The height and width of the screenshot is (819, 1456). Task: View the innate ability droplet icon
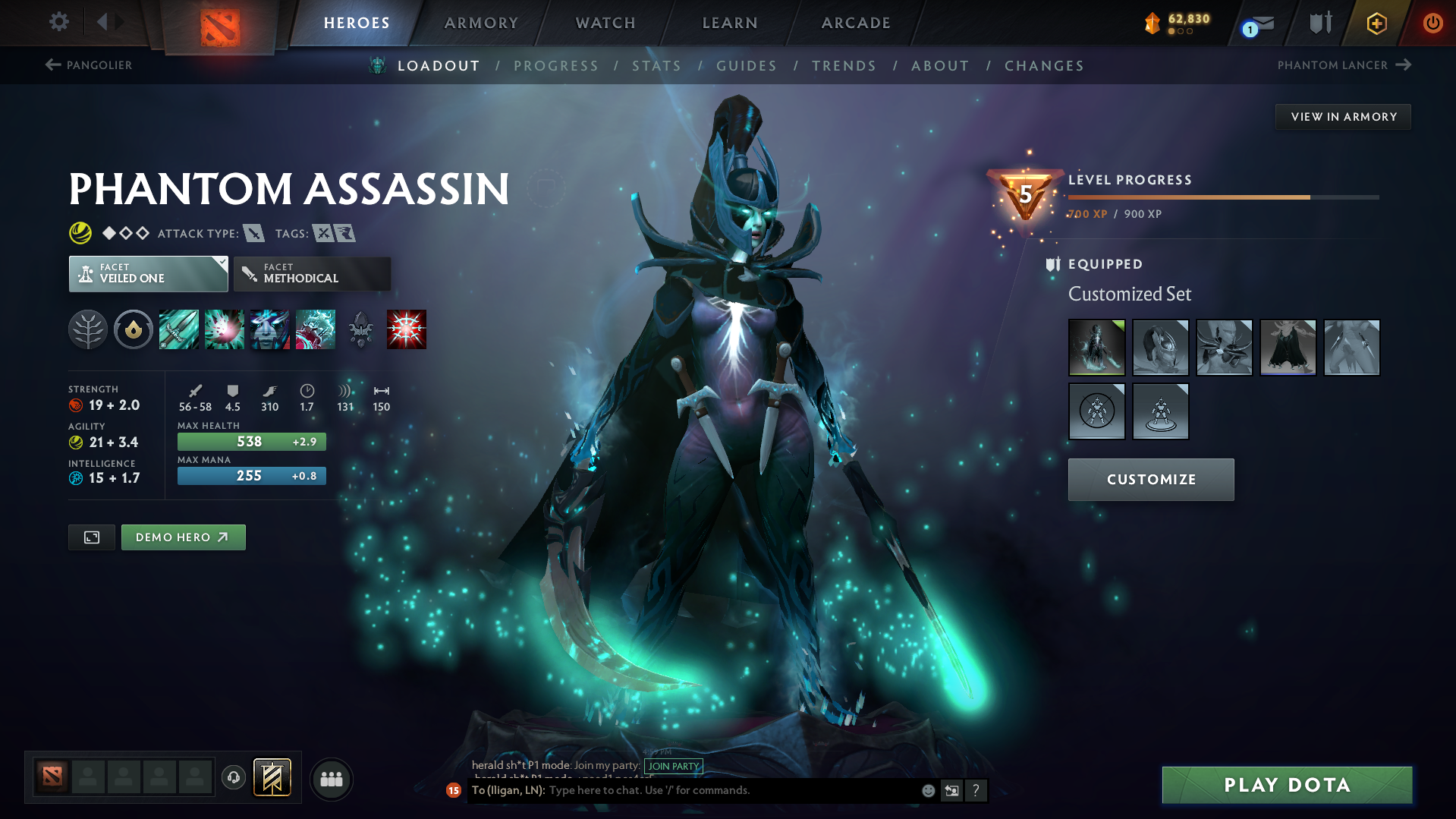click(134, 329)
